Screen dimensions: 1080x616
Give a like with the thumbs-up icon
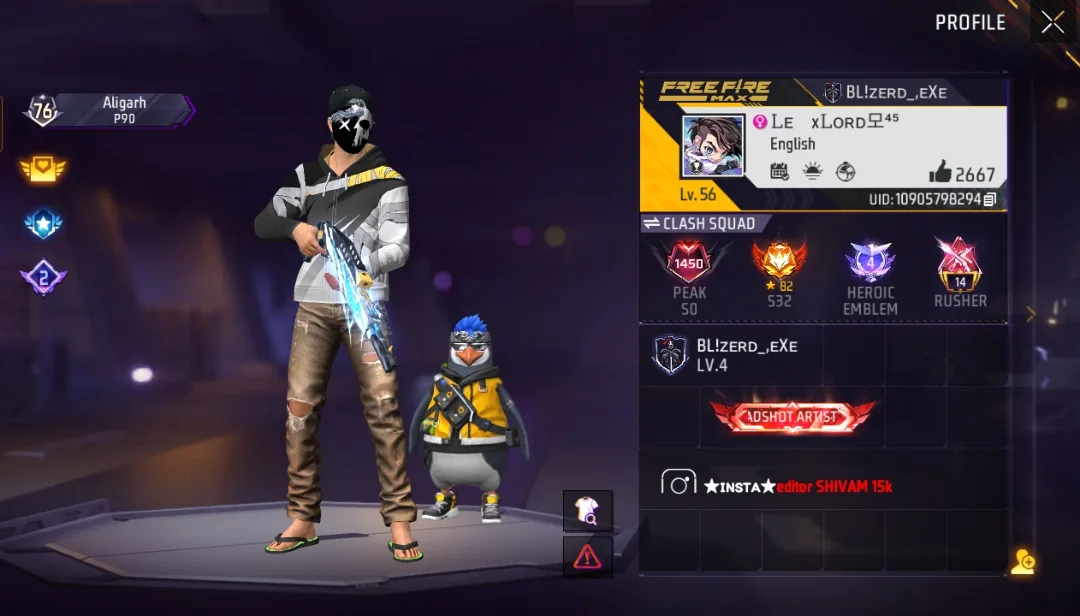tap(940, 172)
